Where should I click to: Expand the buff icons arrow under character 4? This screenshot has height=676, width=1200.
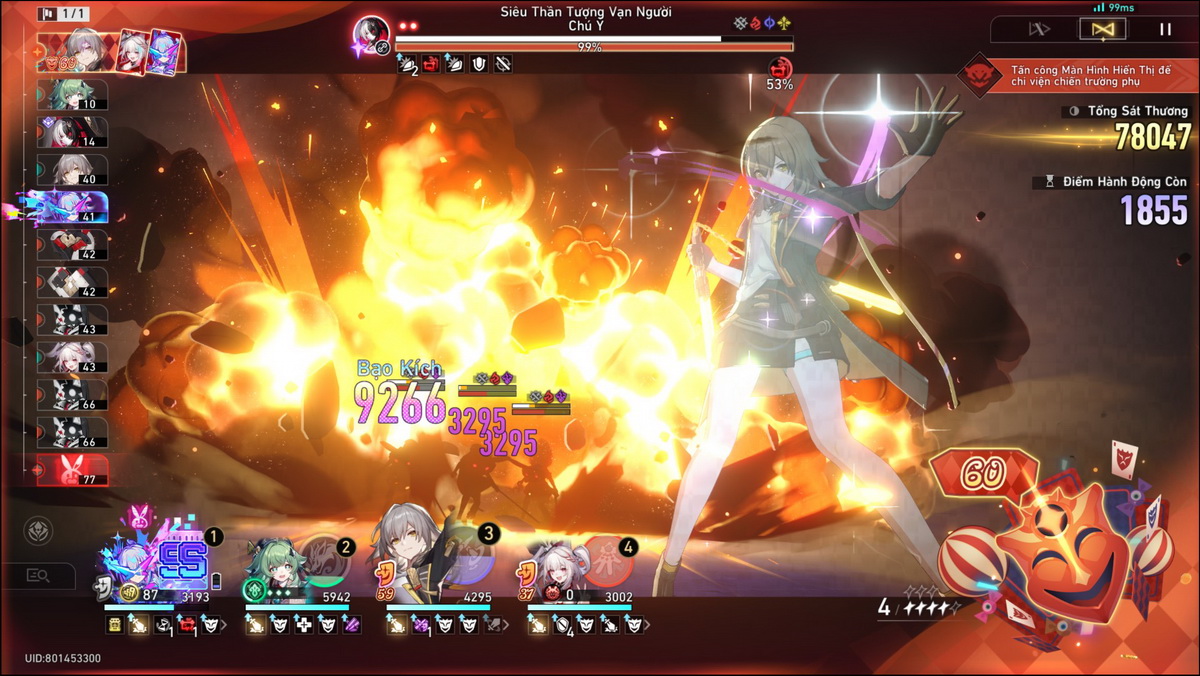tap(646, 626)
